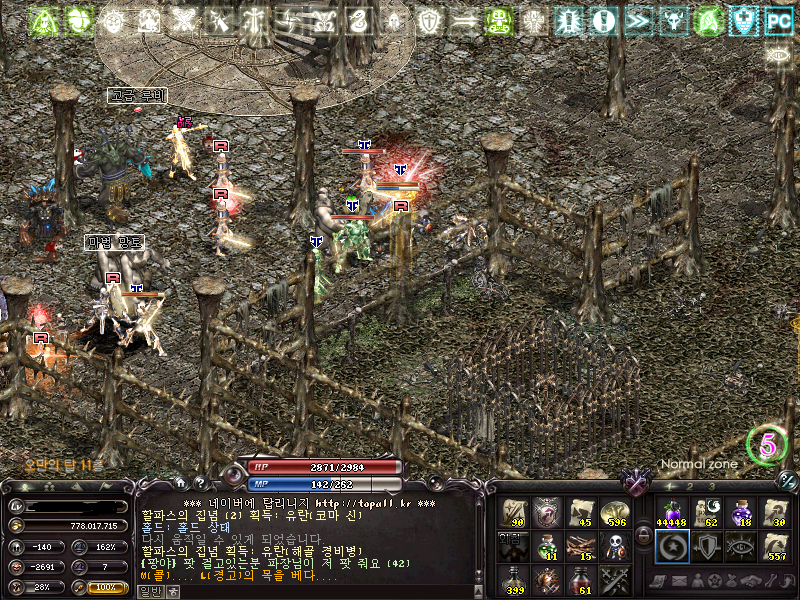Toggle the eye visibility icon under PC
Screen dimensions: 800x600
click(777, 56)
